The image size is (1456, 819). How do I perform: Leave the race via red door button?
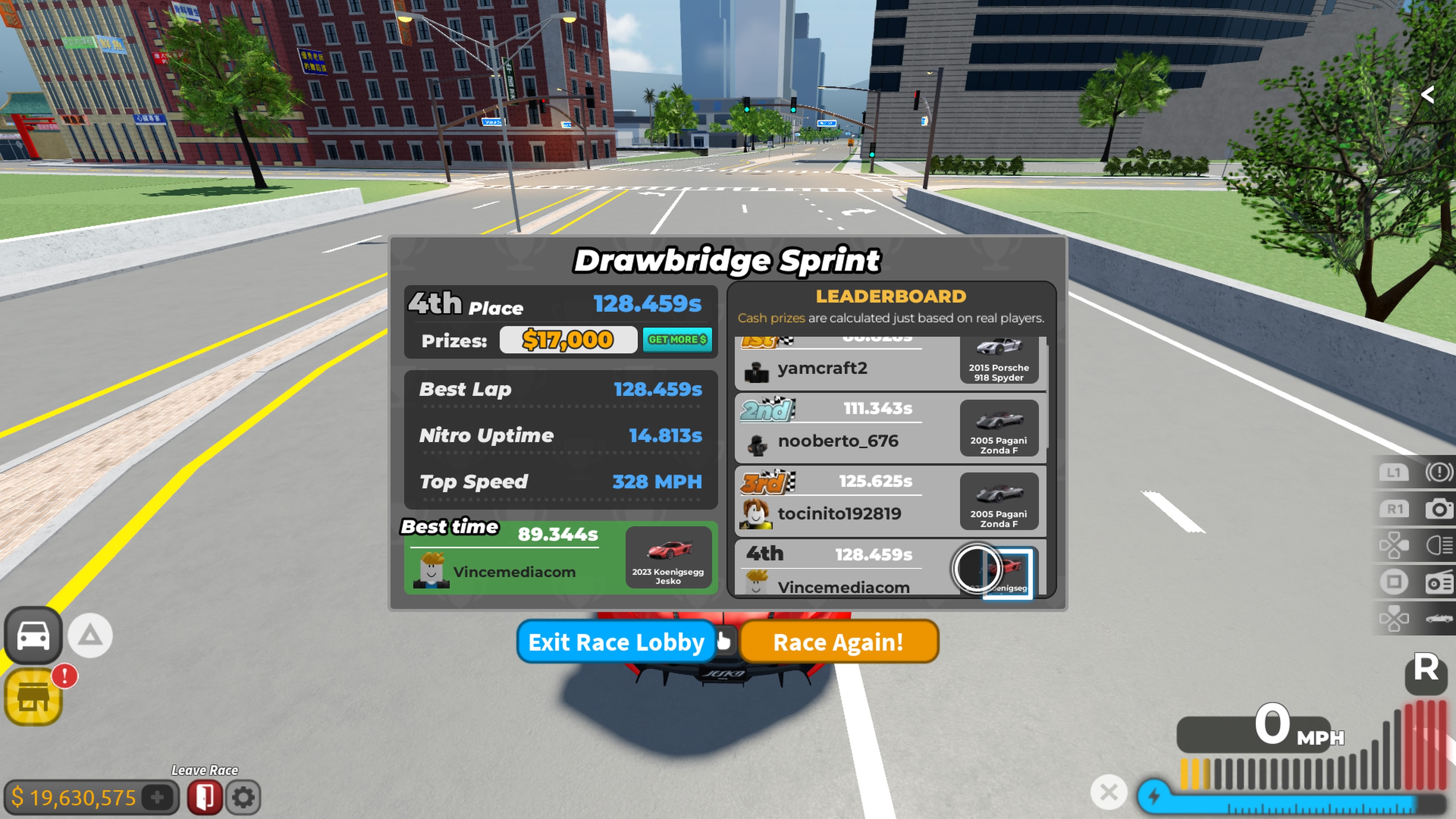(x=204, y=797)
